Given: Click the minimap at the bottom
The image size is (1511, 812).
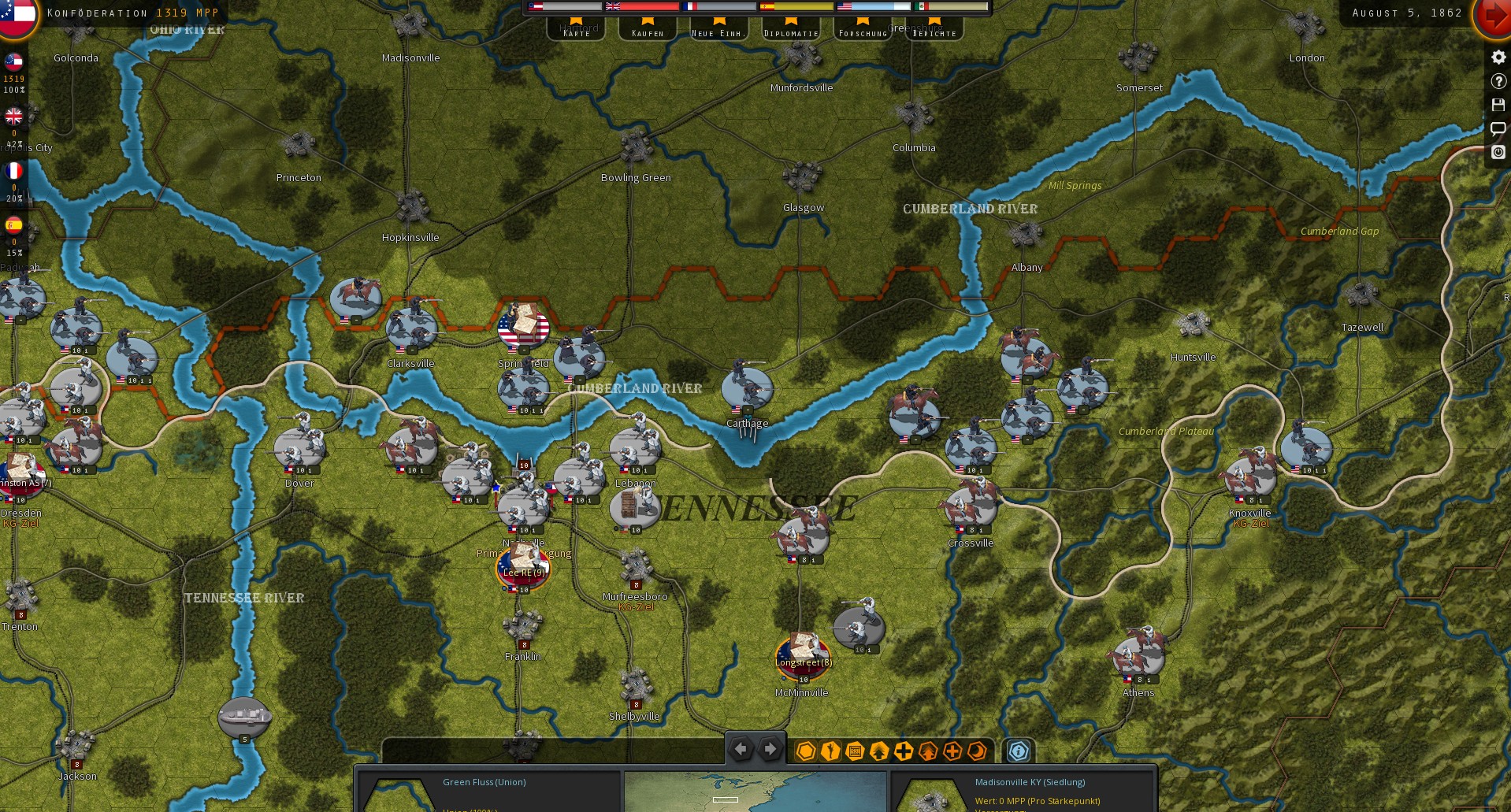Looking at the screenshot, I should pyautogui.click(x=755, y=792).
